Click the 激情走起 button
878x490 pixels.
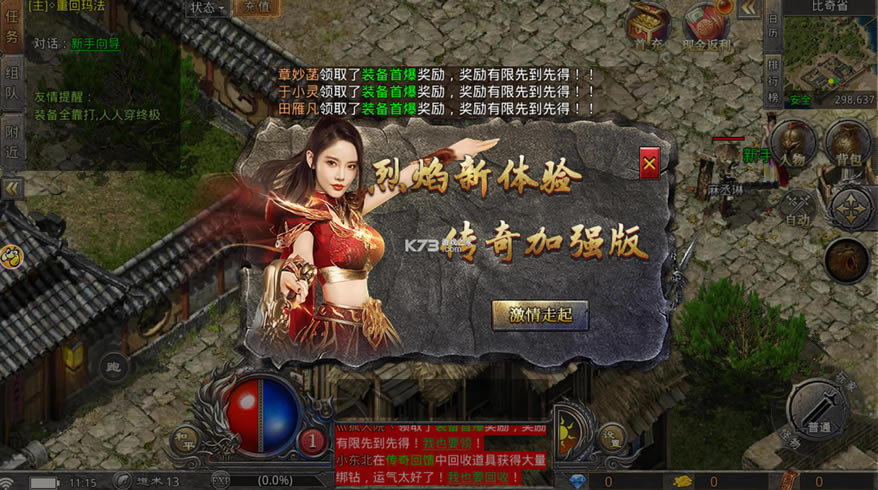click(x=540, y=314)
